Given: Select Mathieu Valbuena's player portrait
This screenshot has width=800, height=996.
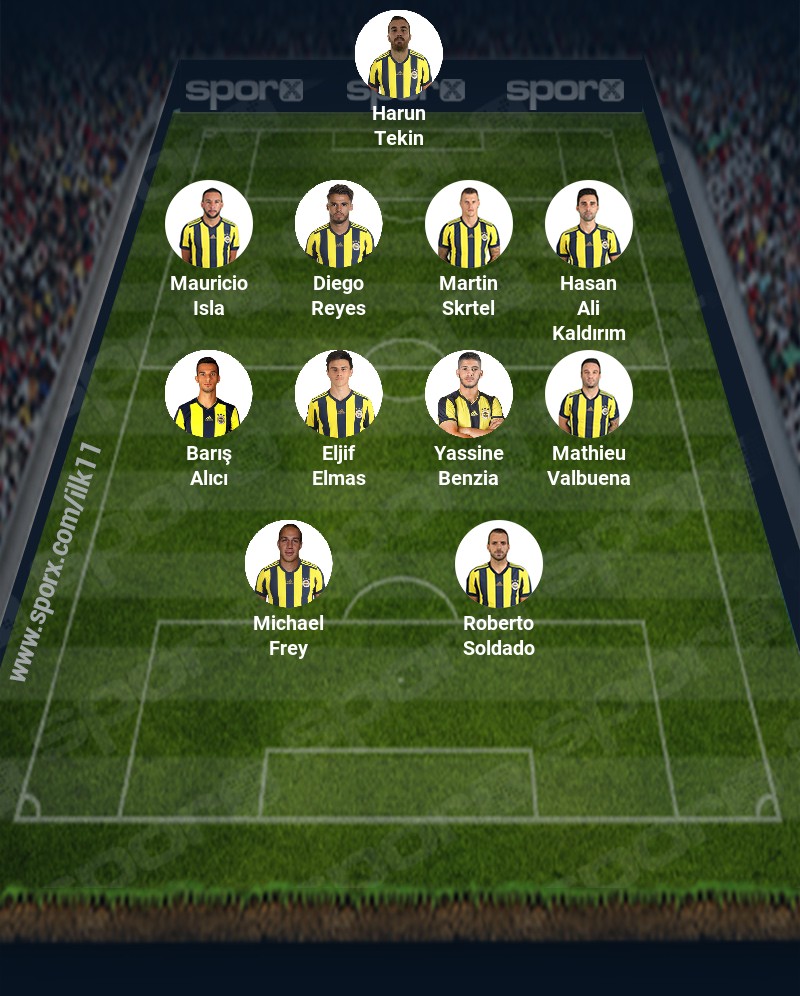Looking at the screenshot, I should (x=589, y=394).
